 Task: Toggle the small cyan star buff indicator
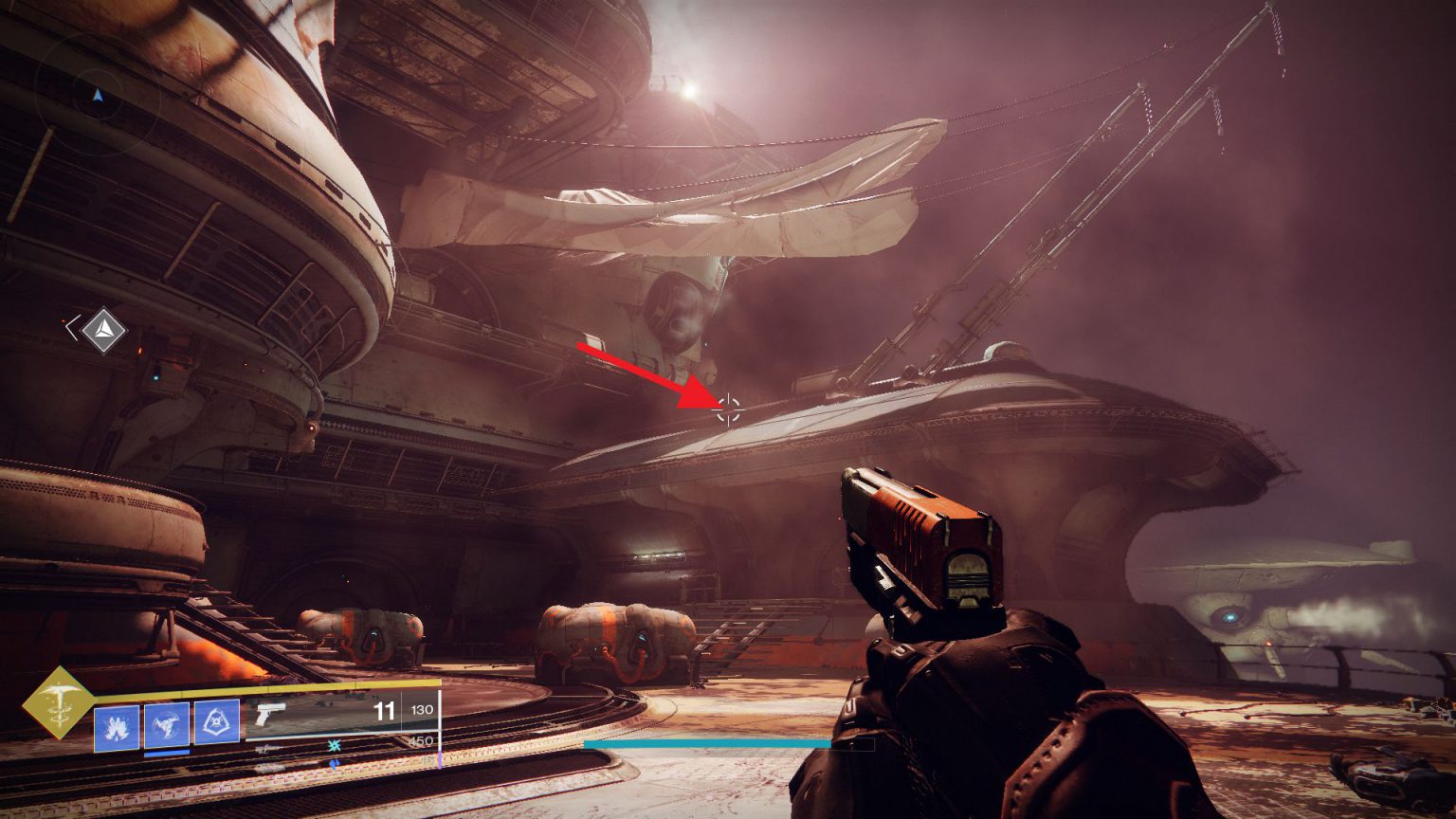pyautogui.click(x=334, y=747)
